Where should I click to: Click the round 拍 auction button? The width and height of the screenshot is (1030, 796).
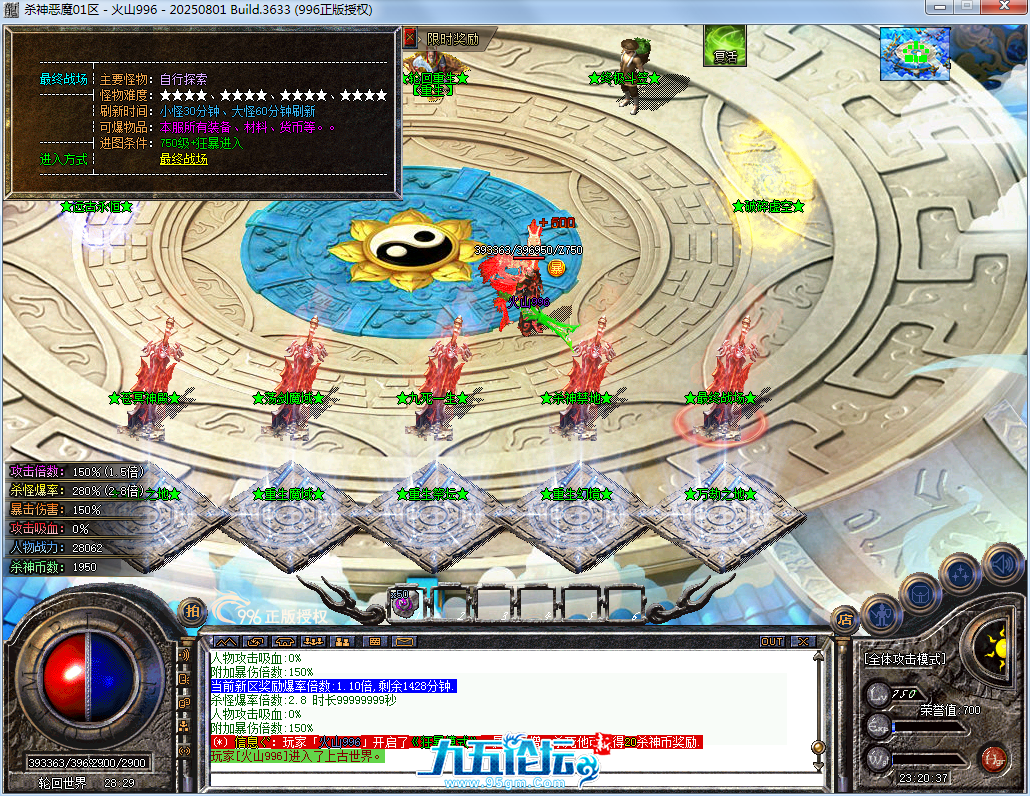pos(190,610)
